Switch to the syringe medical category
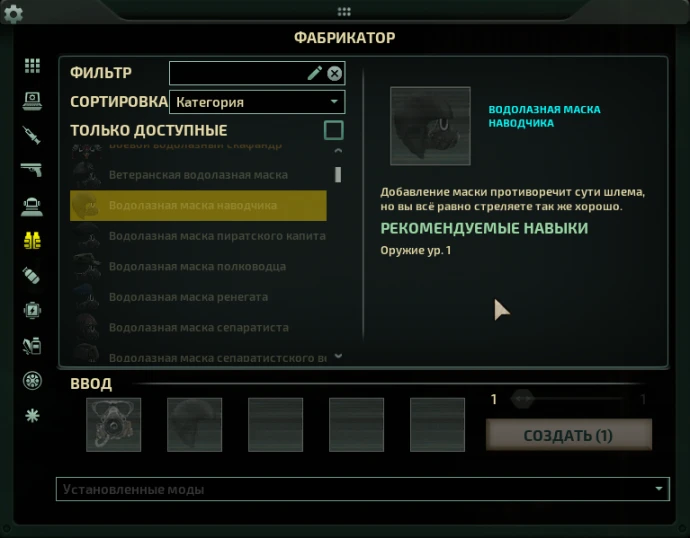This screenshot has height=538, width=690. 32,135
